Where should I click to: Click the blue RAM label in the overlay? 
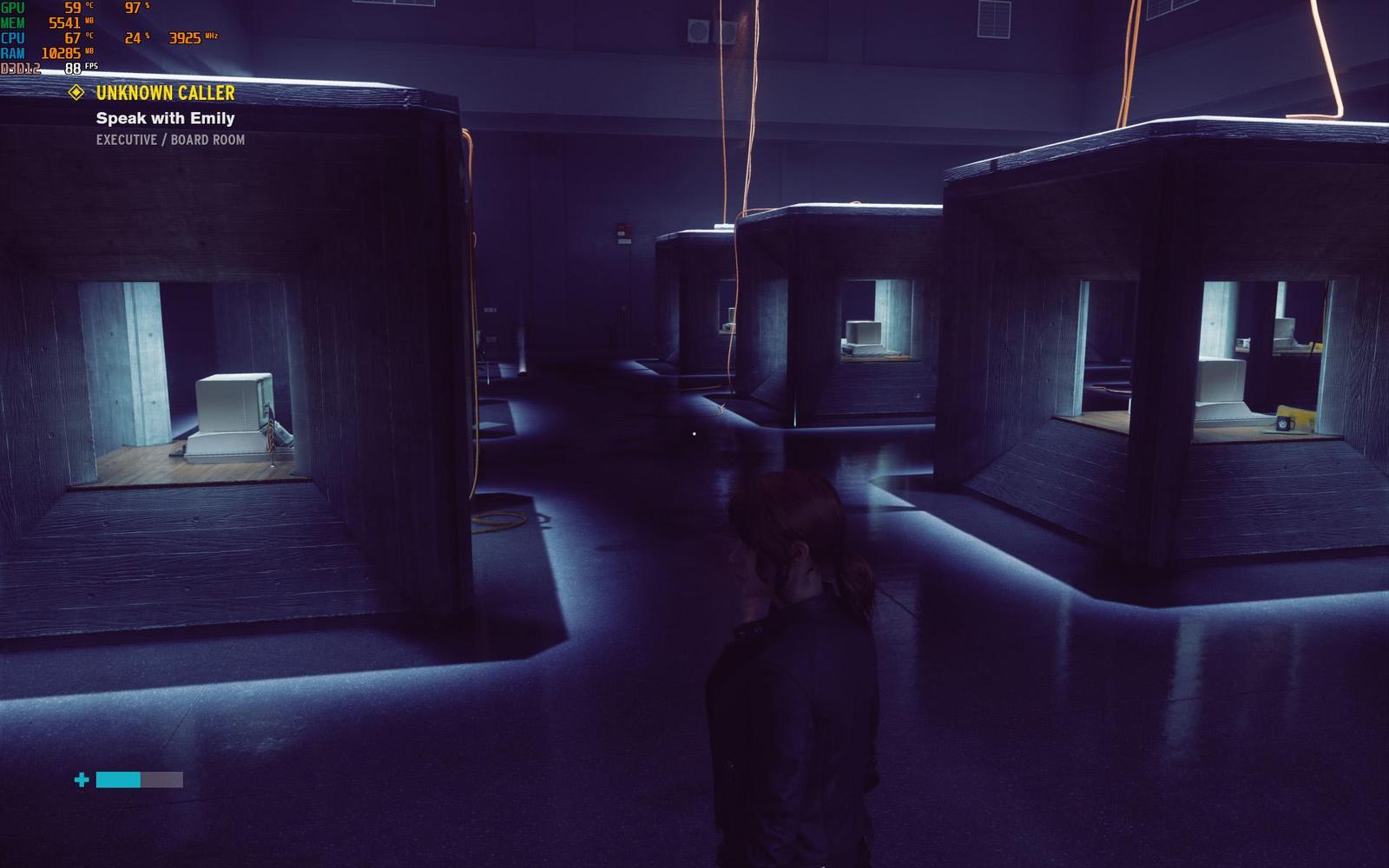click(12, 52)
